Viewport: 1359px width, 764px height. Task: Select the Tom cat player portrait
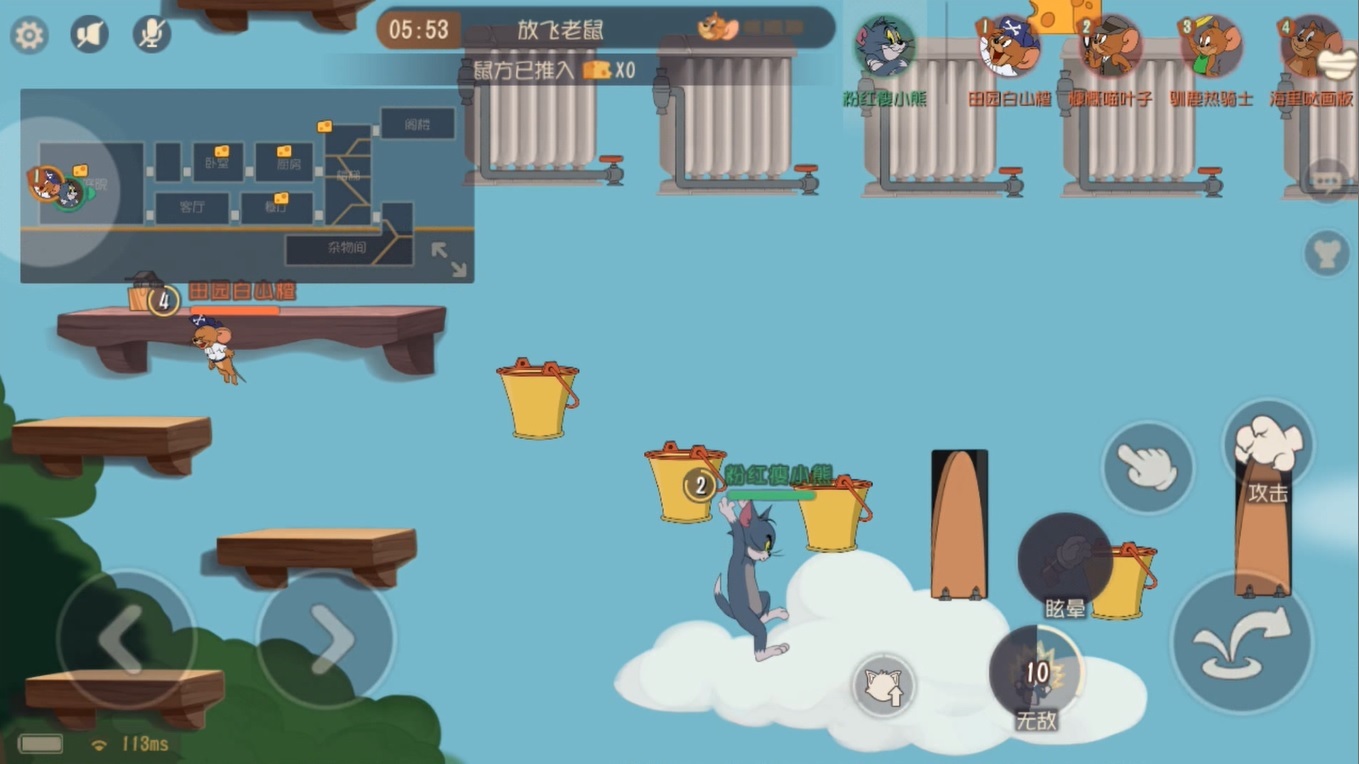tap(884, 47)
